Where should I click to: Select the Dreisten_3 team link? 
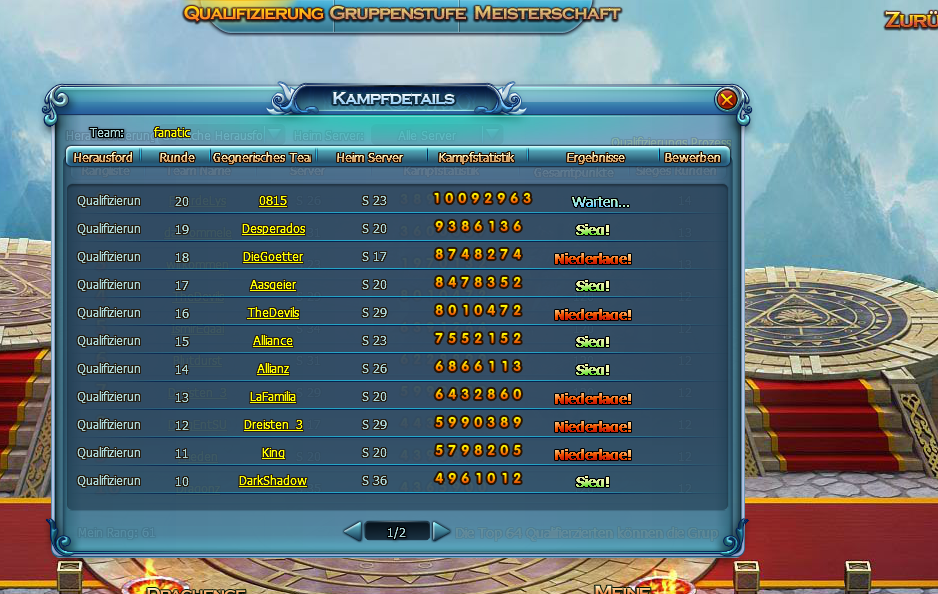tap(273, 425)
